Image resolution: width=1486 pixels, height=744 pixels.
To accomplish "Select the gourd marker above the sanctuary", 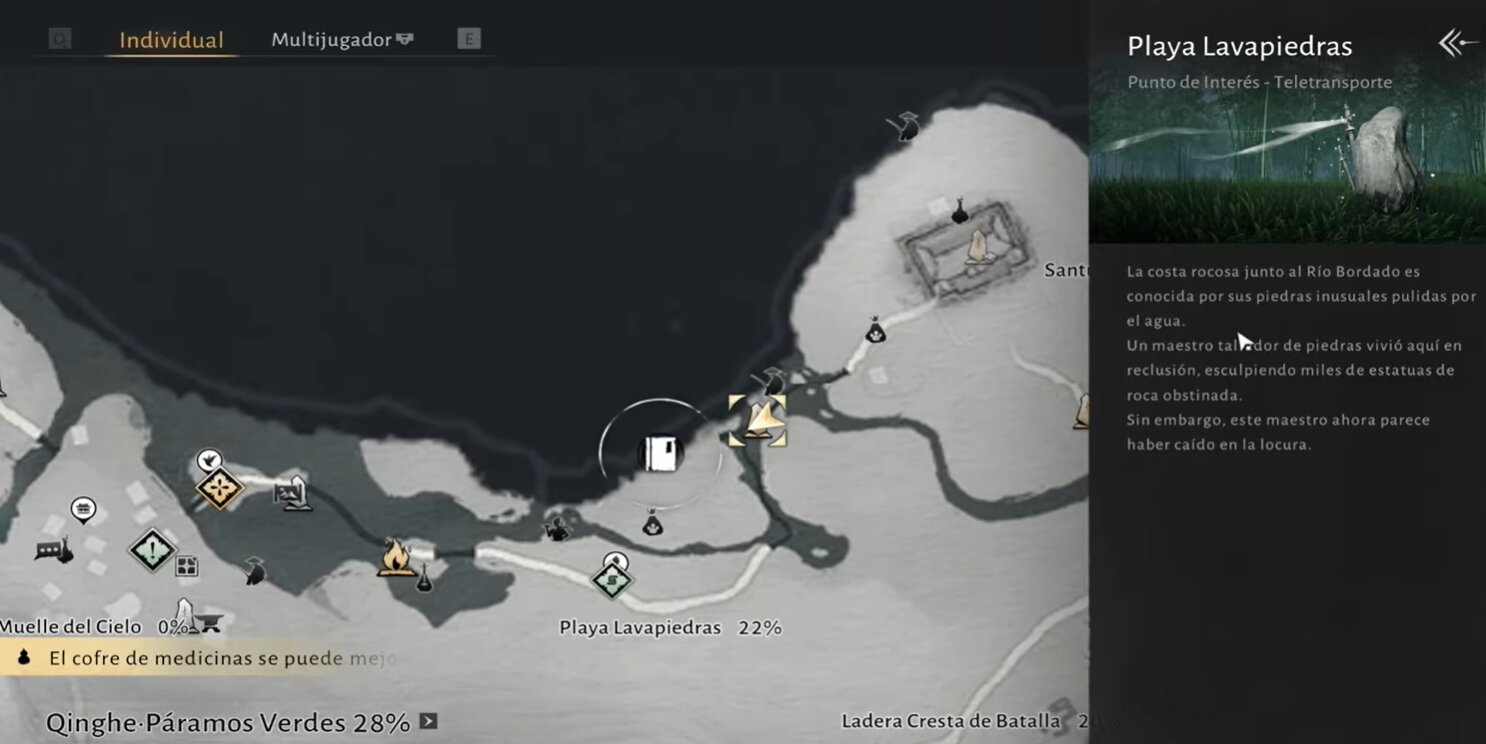I will pos(959,211).
